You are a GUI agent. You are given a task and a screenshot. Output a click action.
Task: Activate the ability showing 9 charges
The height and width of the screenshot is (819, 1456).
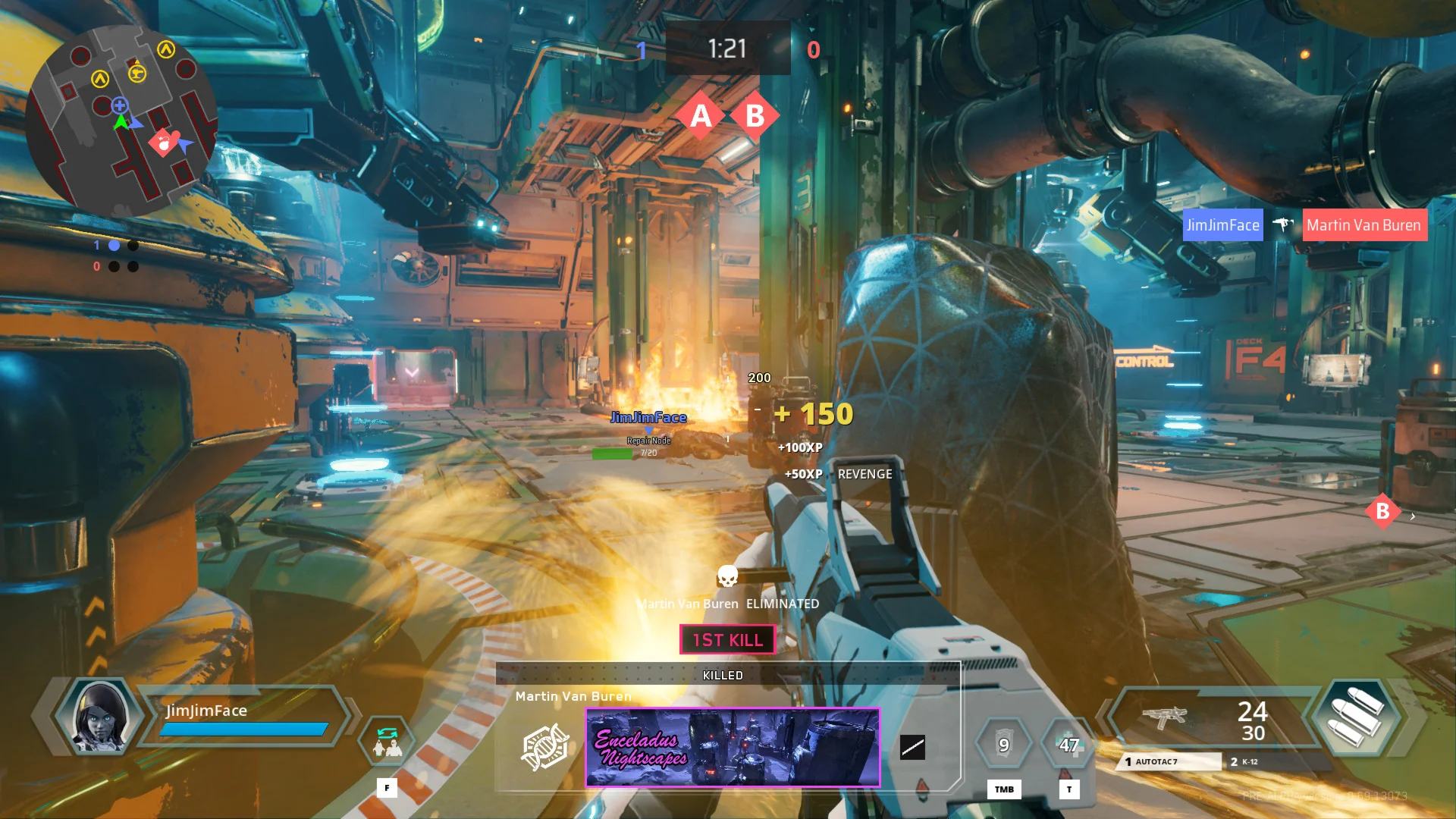pyautogui.click(x=1003, y=745)
